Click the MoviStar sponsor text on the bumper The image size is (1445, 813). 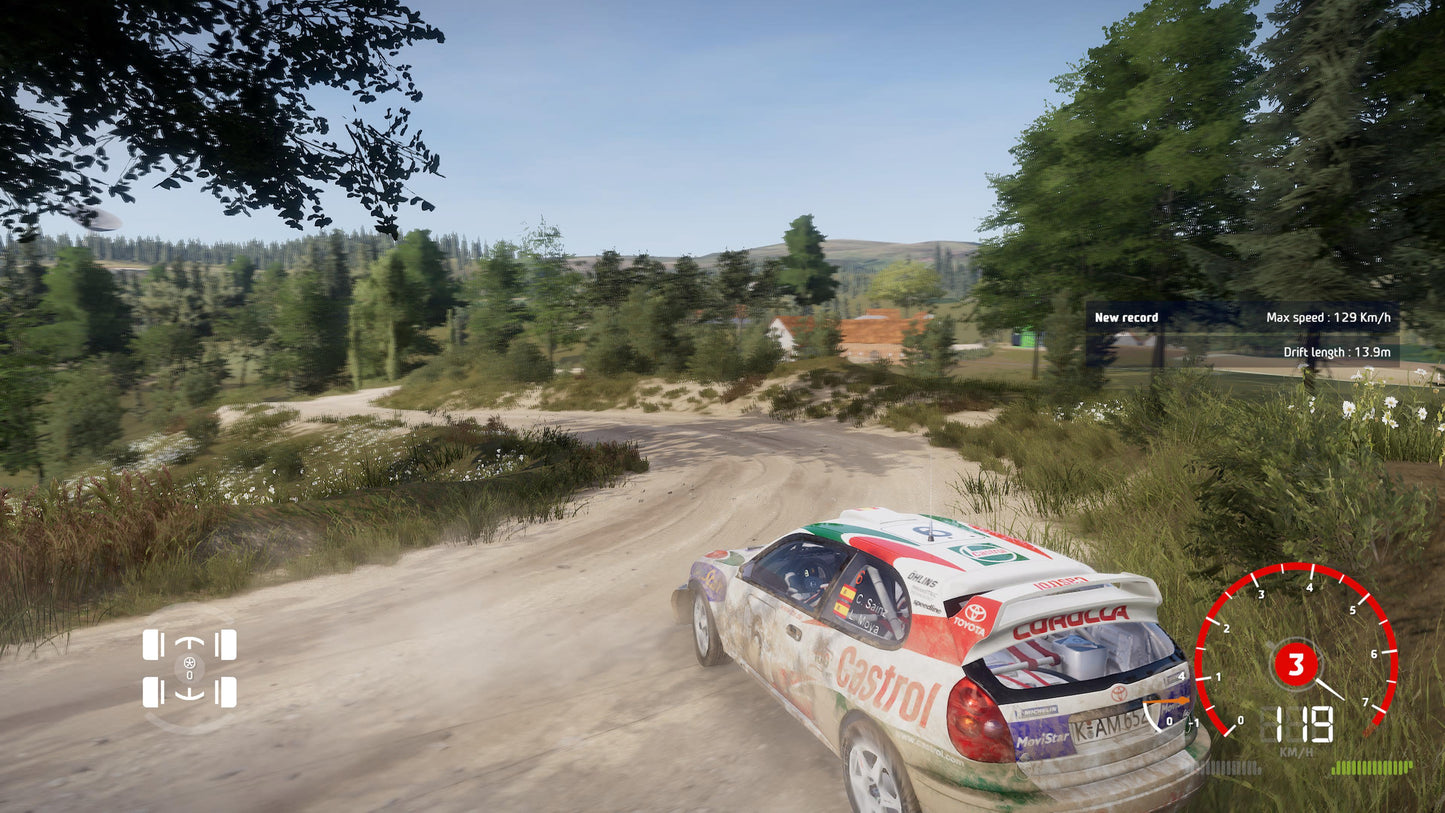pyautogui.click(x=1044, y=741)
